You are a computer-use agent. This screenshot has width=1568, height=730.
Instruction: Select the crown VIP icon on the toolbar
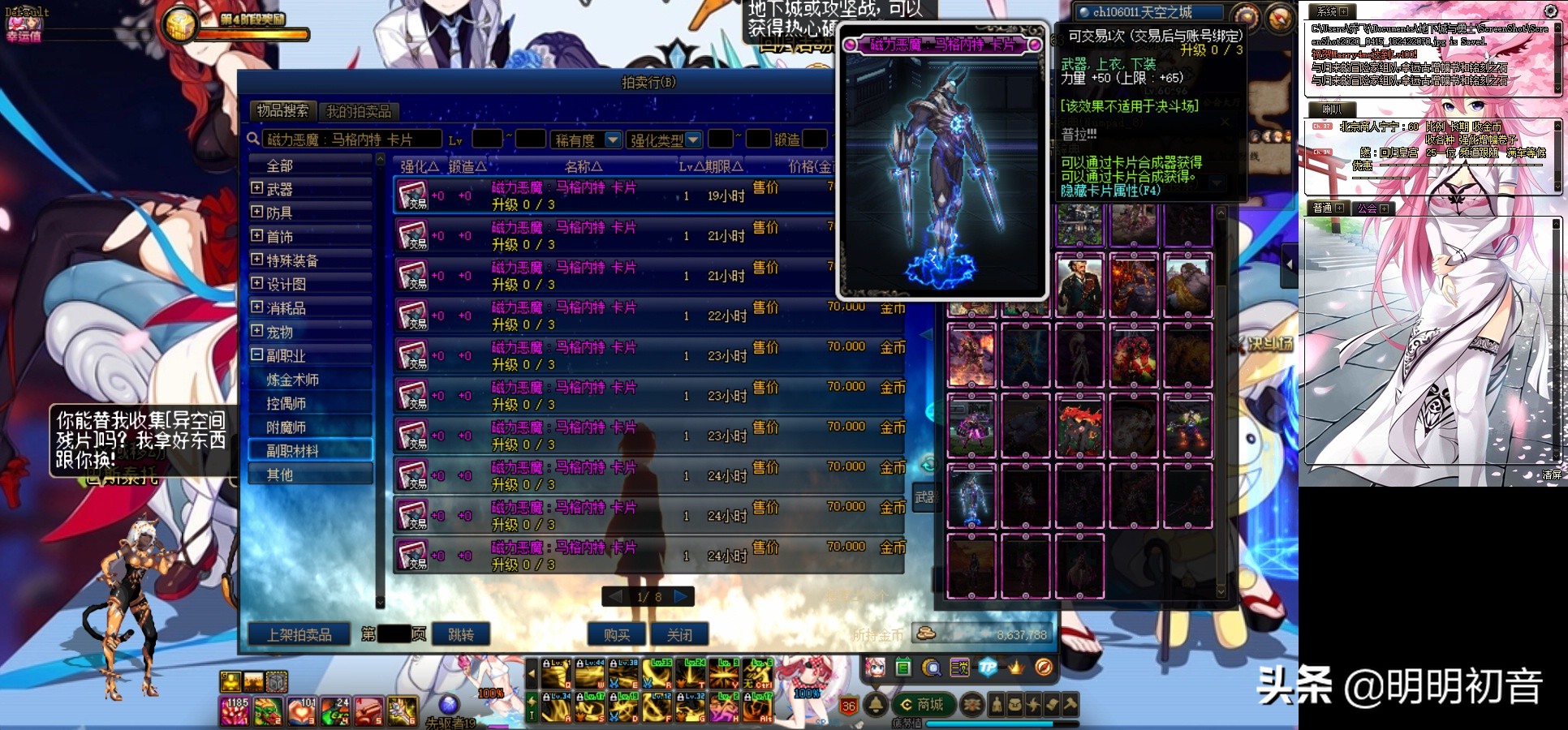point(1016,668)
